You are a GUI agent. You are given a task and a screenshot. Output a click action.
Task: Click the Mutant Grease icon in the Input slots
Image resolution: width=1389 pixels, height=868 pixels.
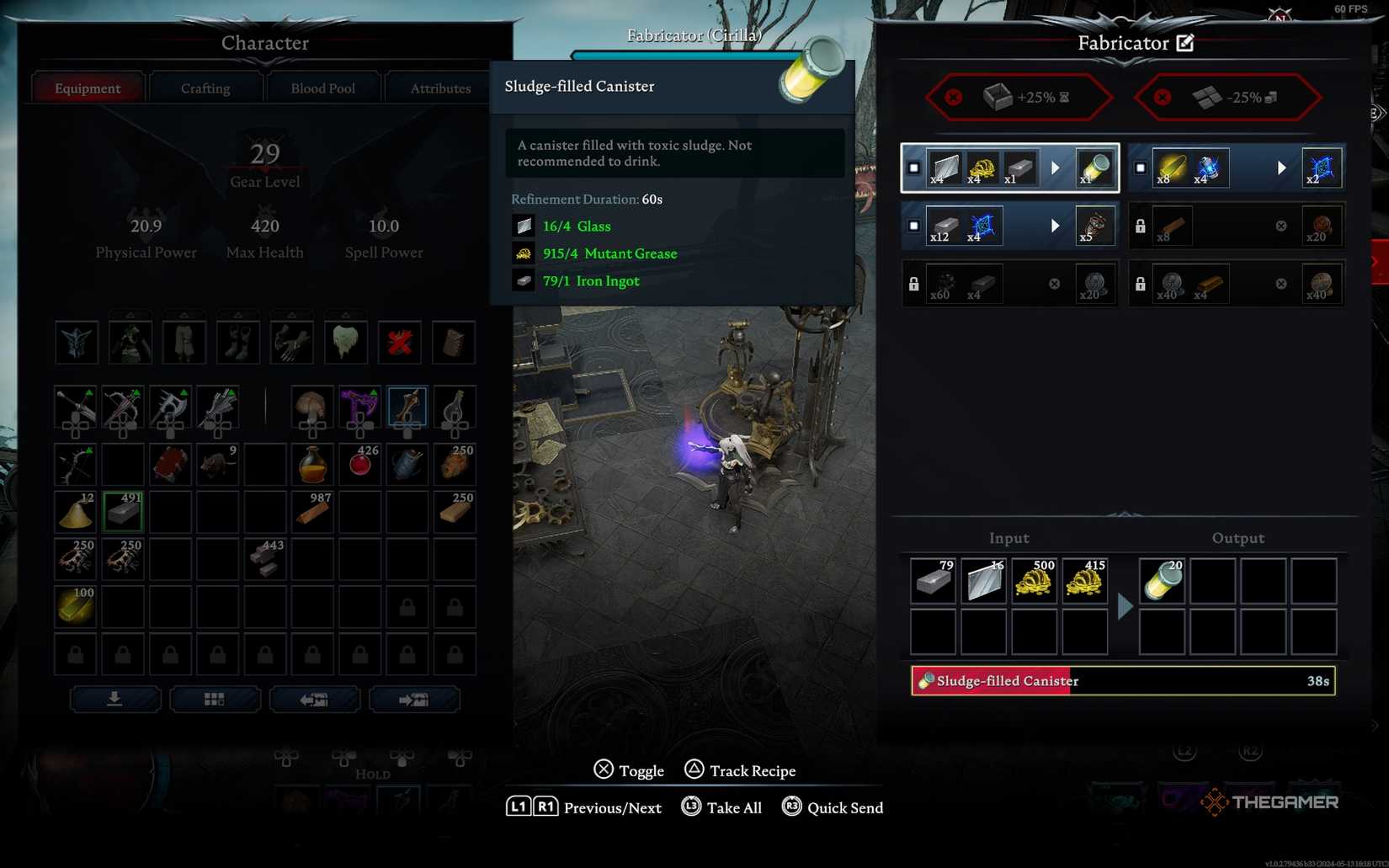[1034, 581]
